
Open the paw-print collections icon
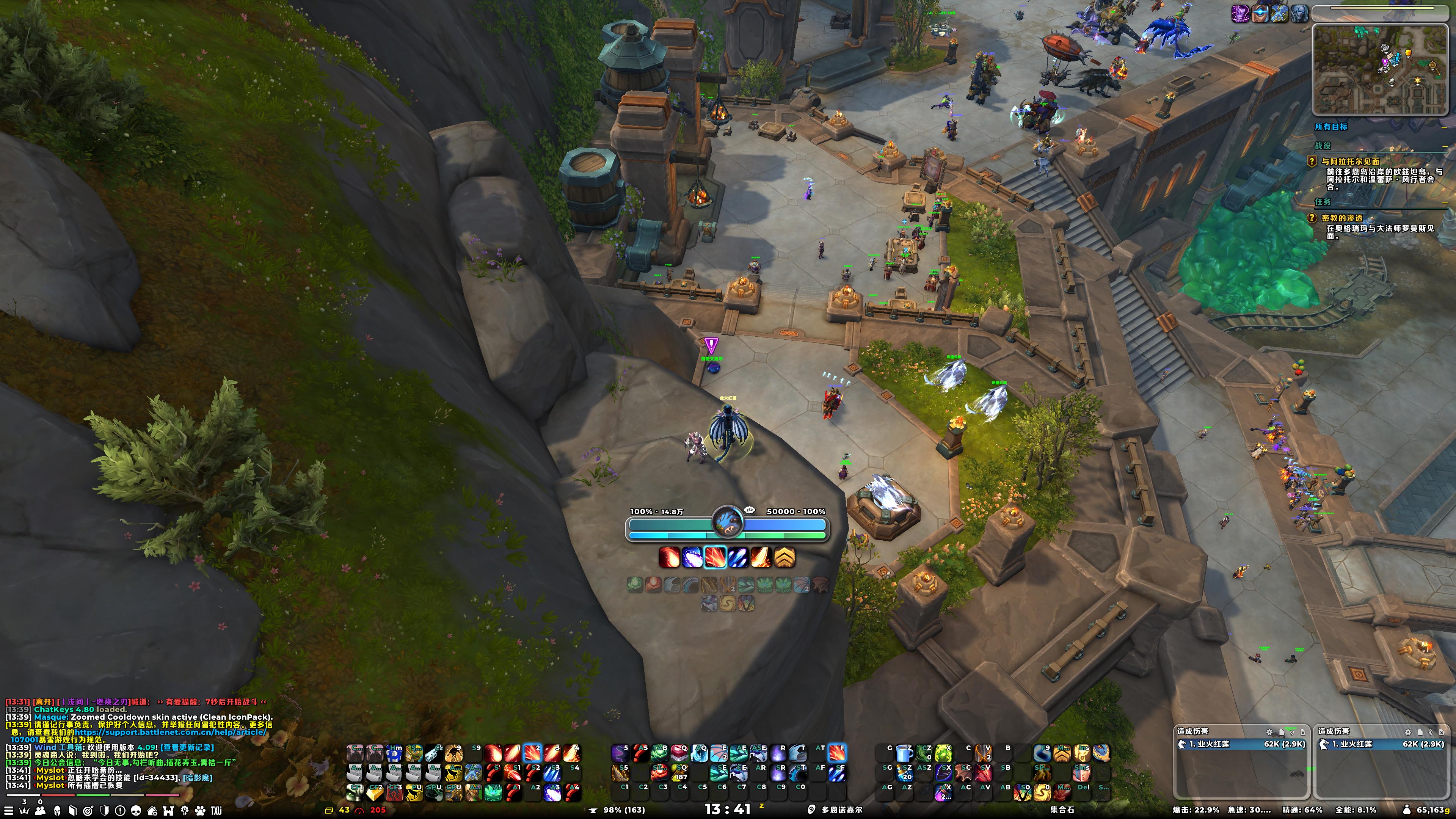pos(200,811)
